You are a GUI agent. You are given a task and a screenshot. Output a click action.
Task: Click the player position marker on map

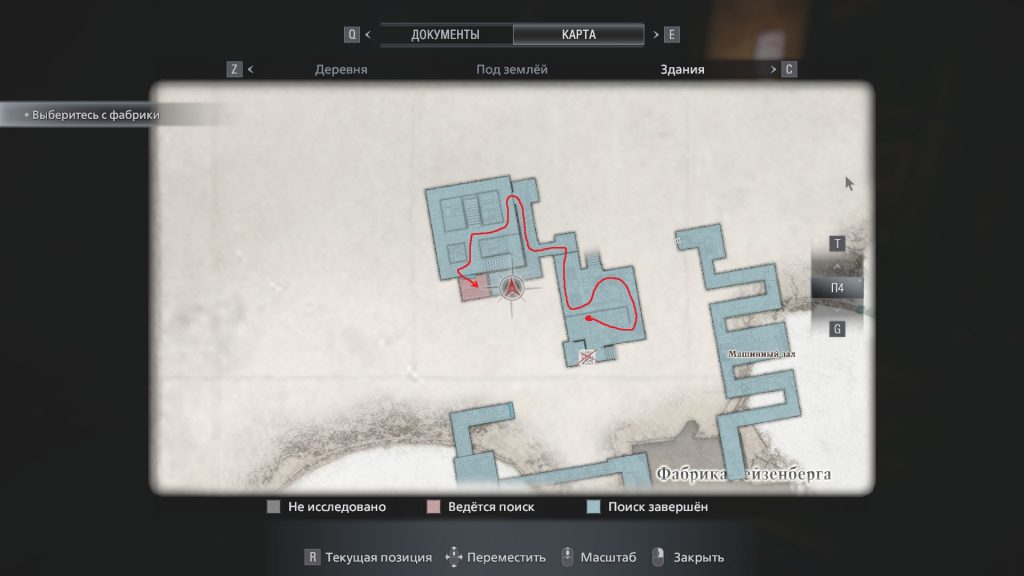(513, 289)
